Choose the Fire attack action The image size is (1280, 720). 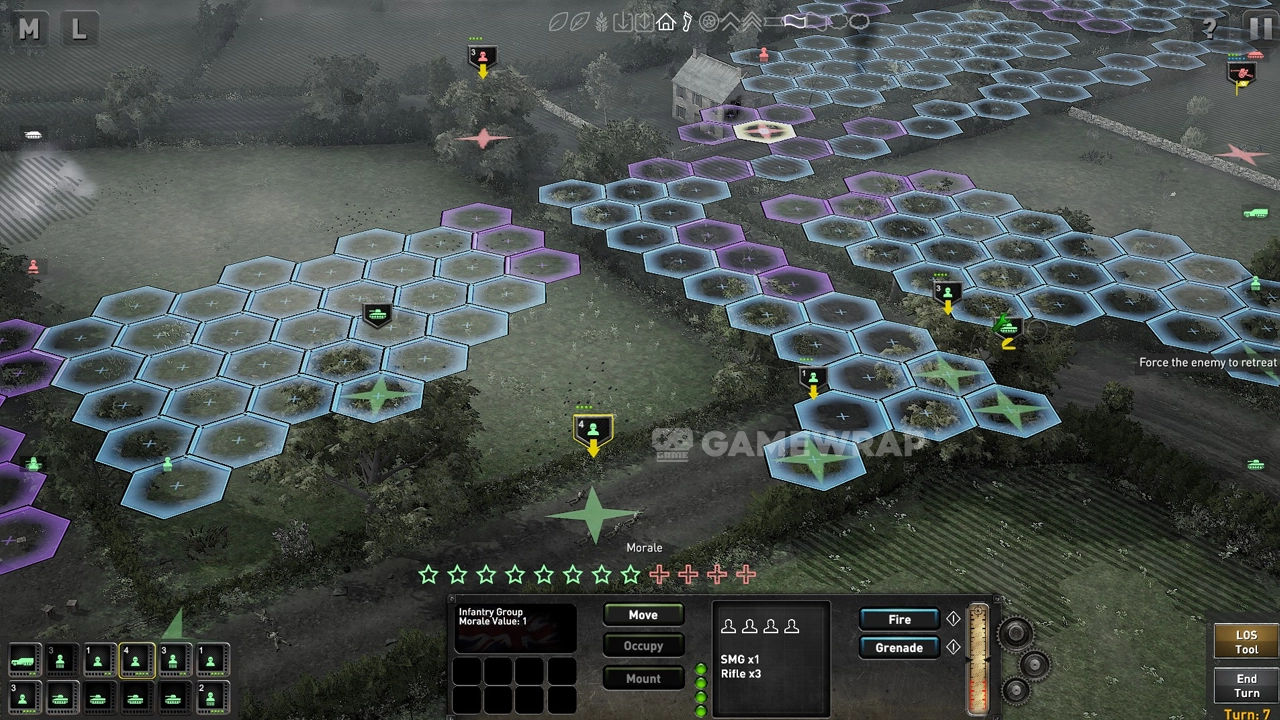pyautogui.click(x=899, y=620)
